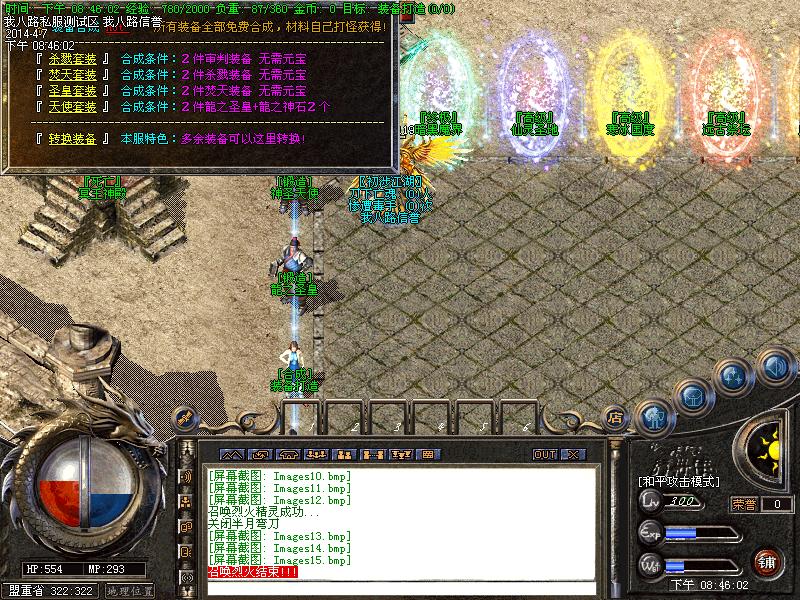Click the OUT button above the chat

click(x=545, y=454)
